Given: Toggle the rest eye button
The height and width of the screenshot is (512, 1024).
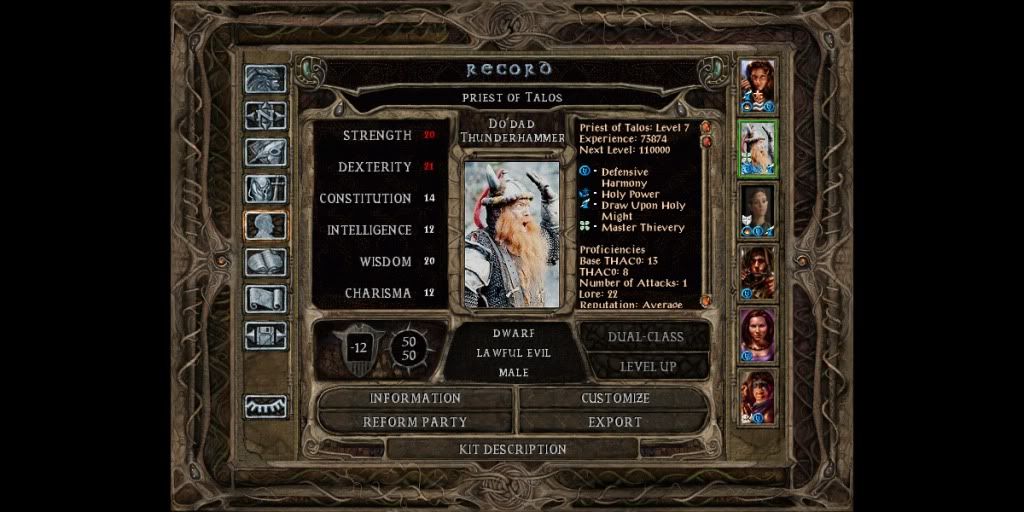Looking at the screenshot, I should 266,406.
